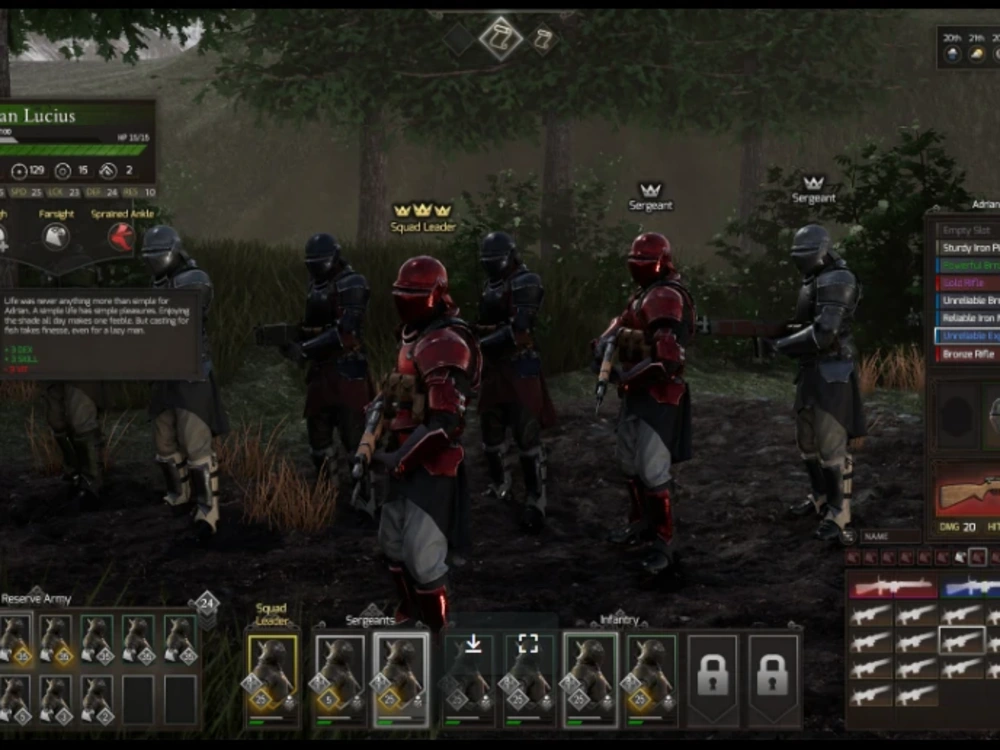Choose the Empty Slot entry
This screenshot has width=1000, height=750.
point(967,230)
